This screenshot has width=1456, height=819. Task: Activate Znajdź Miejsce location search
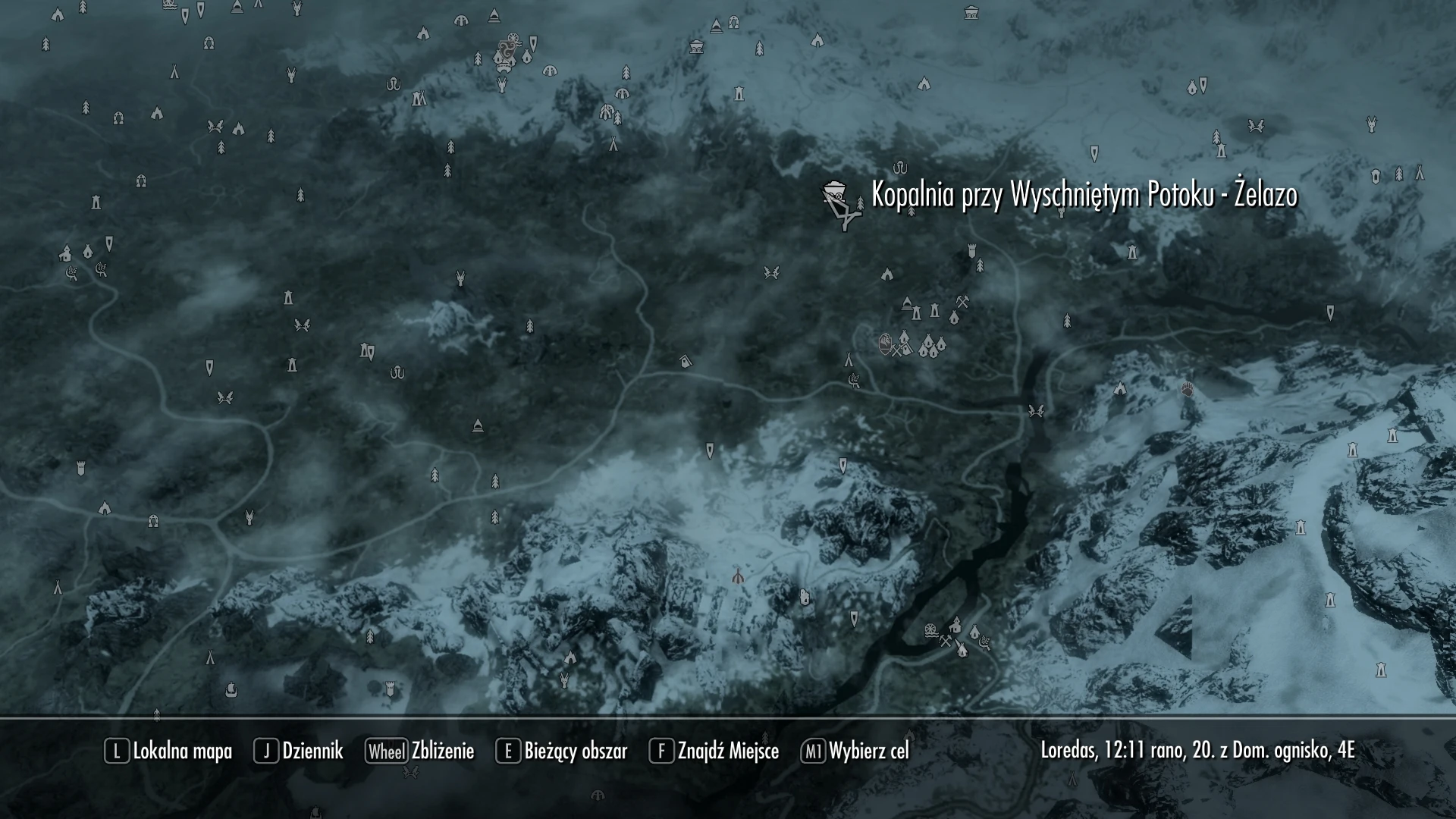coord(714,751)
